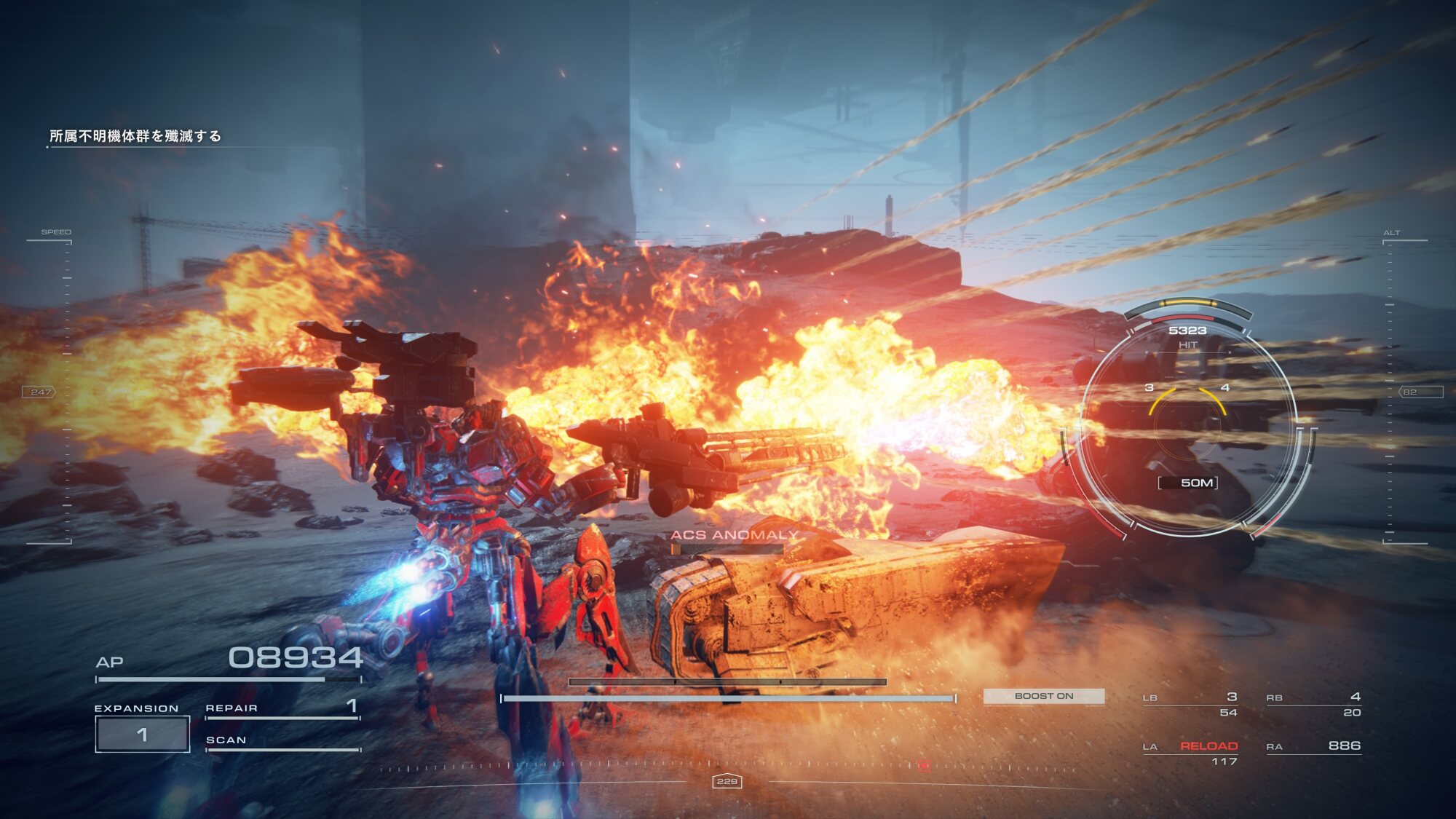Screen dimensions: 1456x819
Task: Use the Repair kit indicator
Action: [282, 708]
